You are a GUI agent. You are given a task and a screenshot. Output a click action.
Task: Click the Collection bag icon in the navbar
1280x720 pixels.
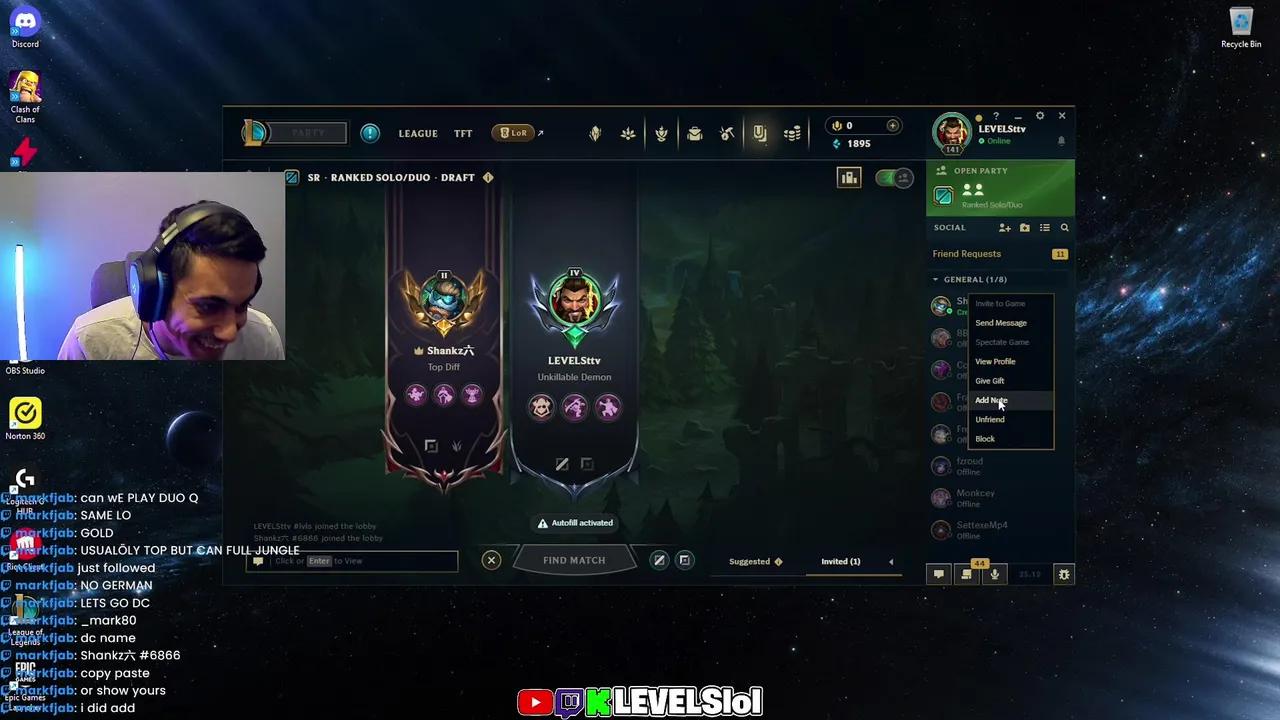(x=694, y=132)
